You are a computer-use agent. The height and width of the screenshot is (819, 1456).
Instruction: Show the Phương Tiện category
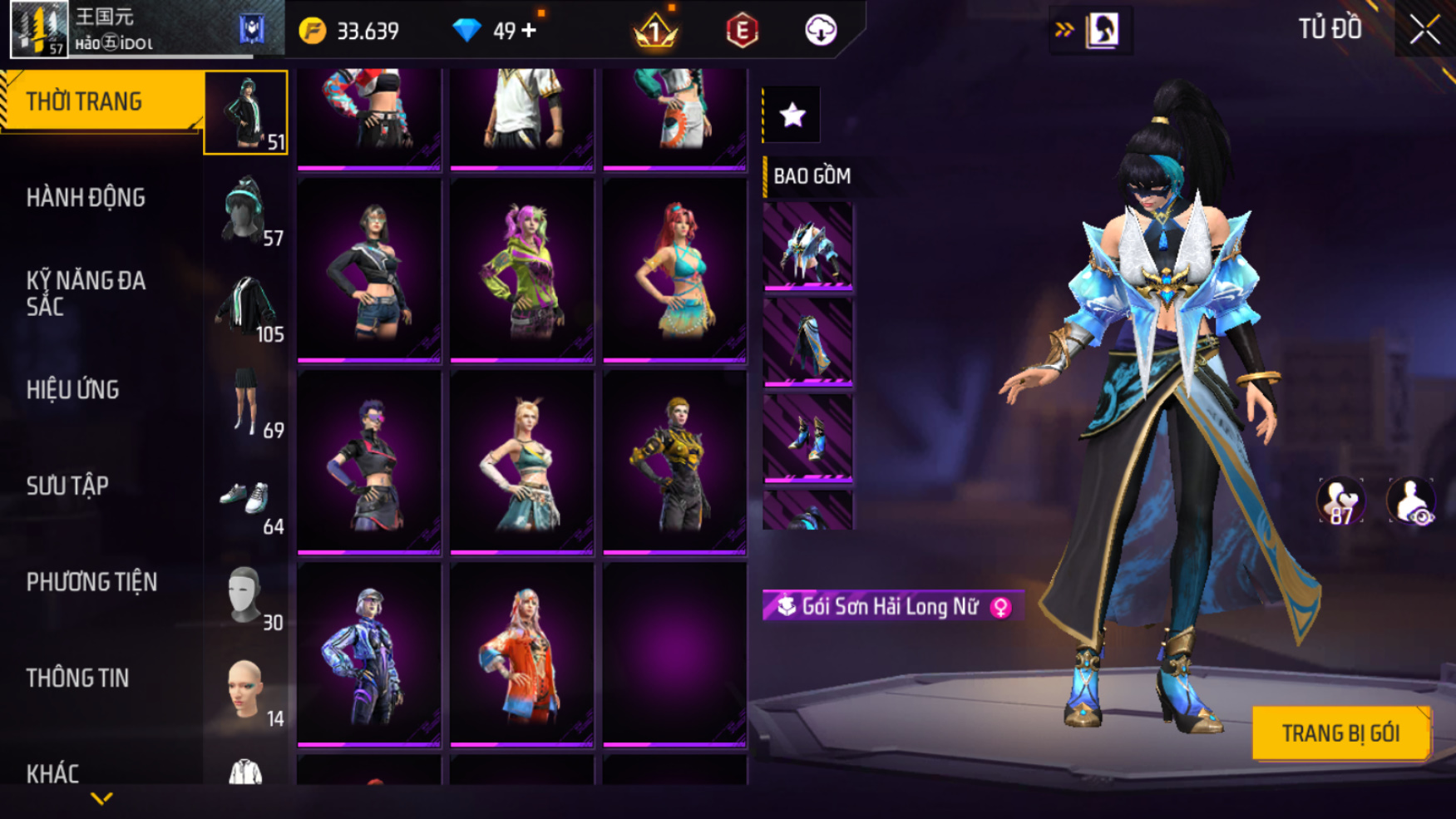point(91,582)
